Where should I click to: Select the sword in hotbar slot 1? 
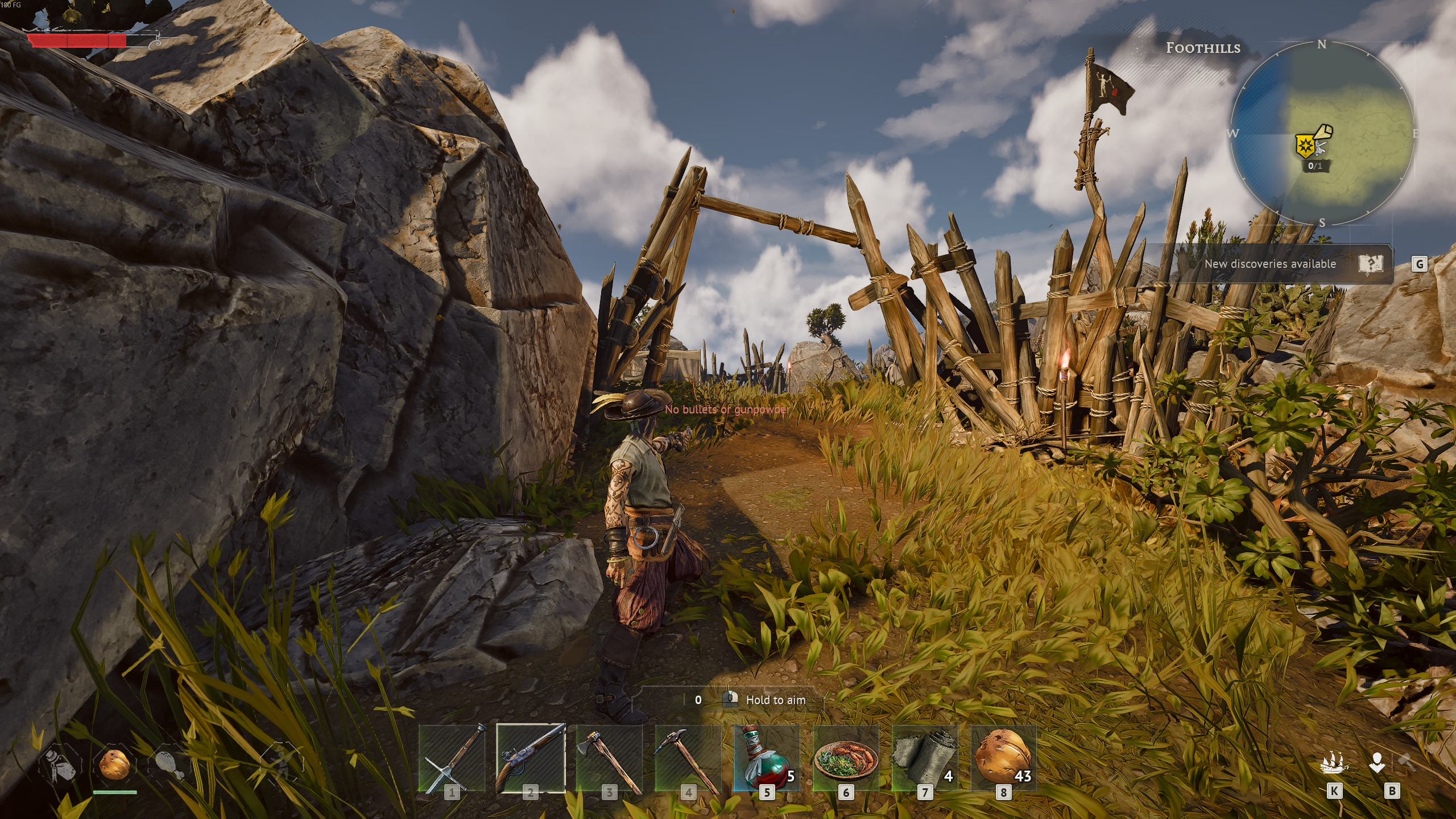[452, 758]
